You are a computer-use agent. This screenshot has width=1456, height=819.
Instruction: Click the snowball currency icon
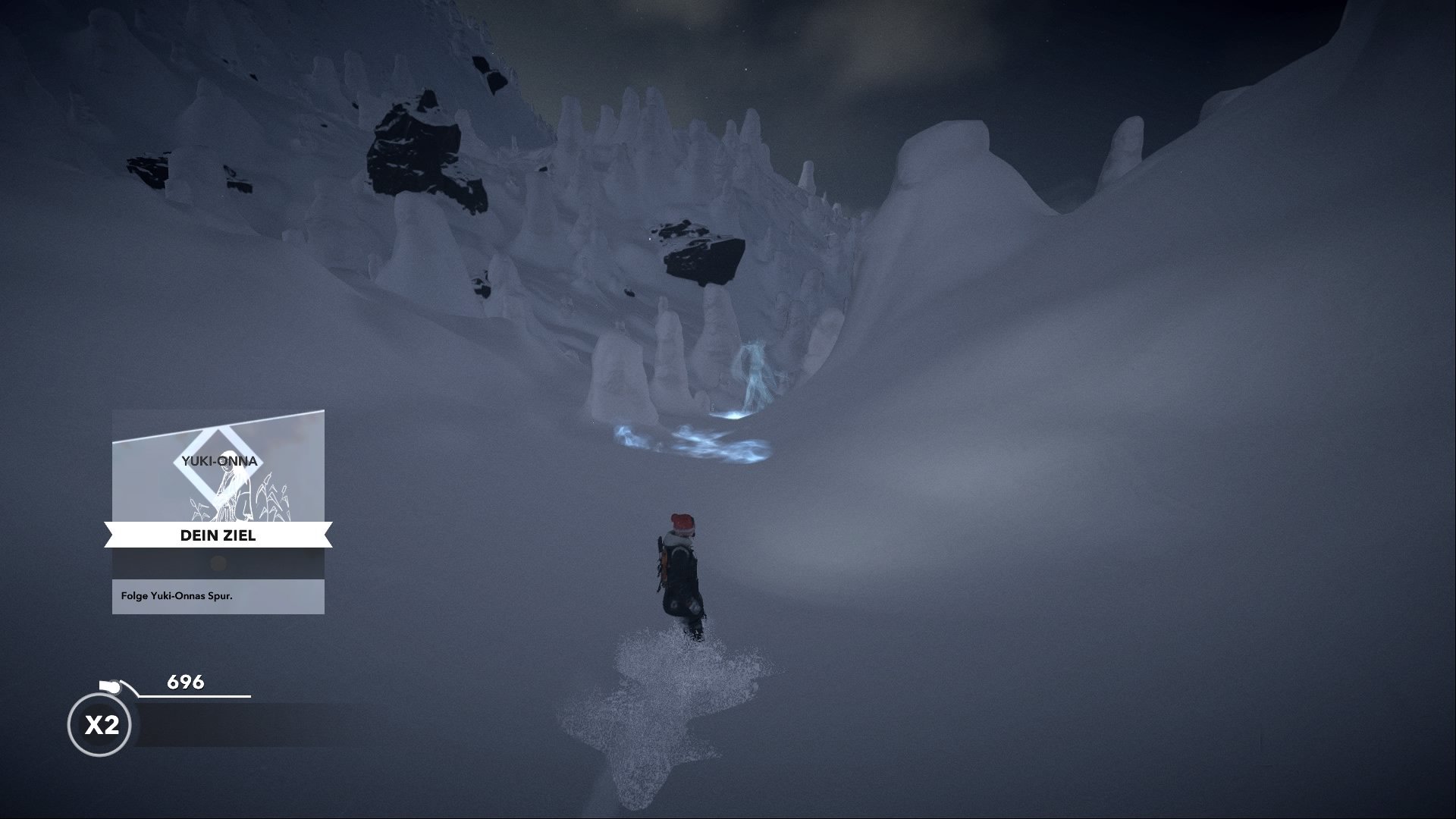pos(111,686)
